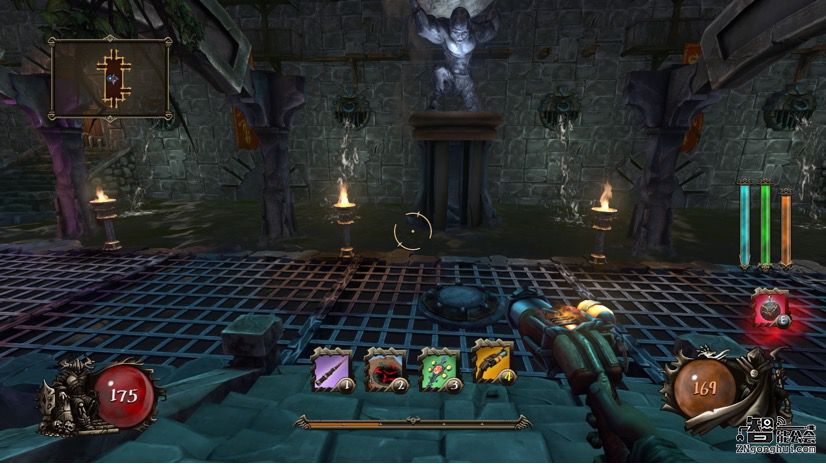Viewport: 826px width, 464px height.
Task: Select the sword weapon in slot 1
Action: pos(332,368)
